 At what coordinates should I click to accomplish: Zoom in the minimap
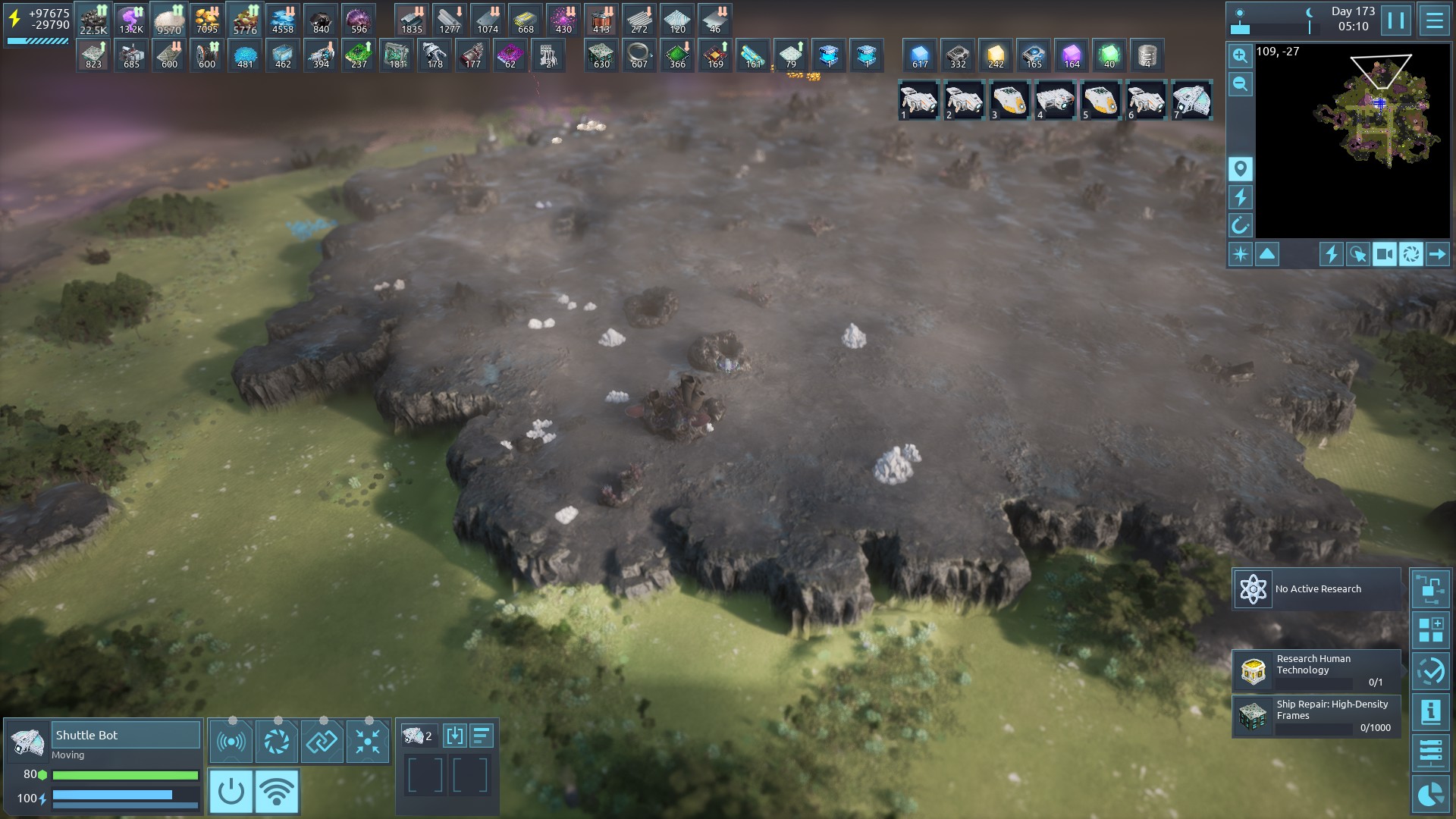pyautogui.click(x=1240, y=56)
